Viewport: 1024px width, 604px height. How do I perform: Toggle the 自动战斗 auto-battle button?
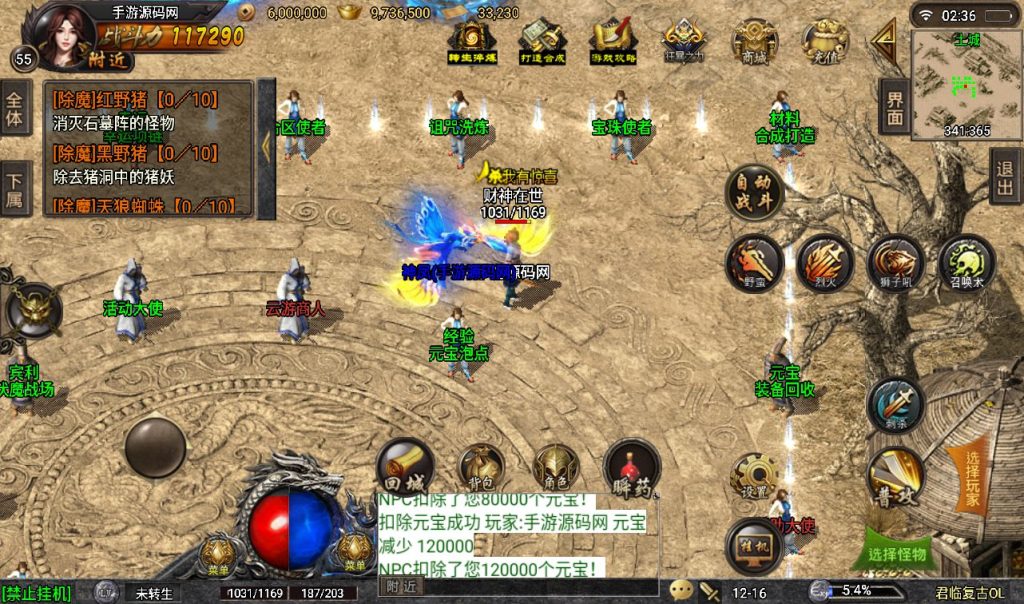pos(753,191)
